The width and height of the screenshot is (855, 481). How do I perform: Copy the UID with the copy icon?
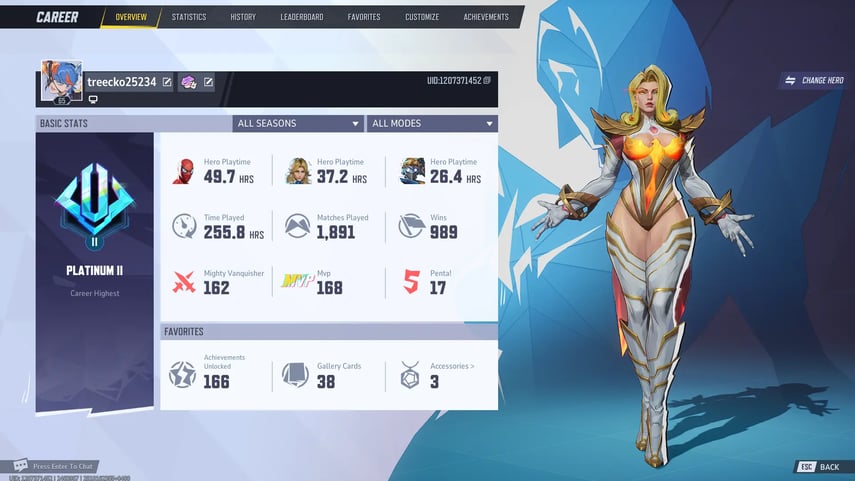[x=488, y=80]
